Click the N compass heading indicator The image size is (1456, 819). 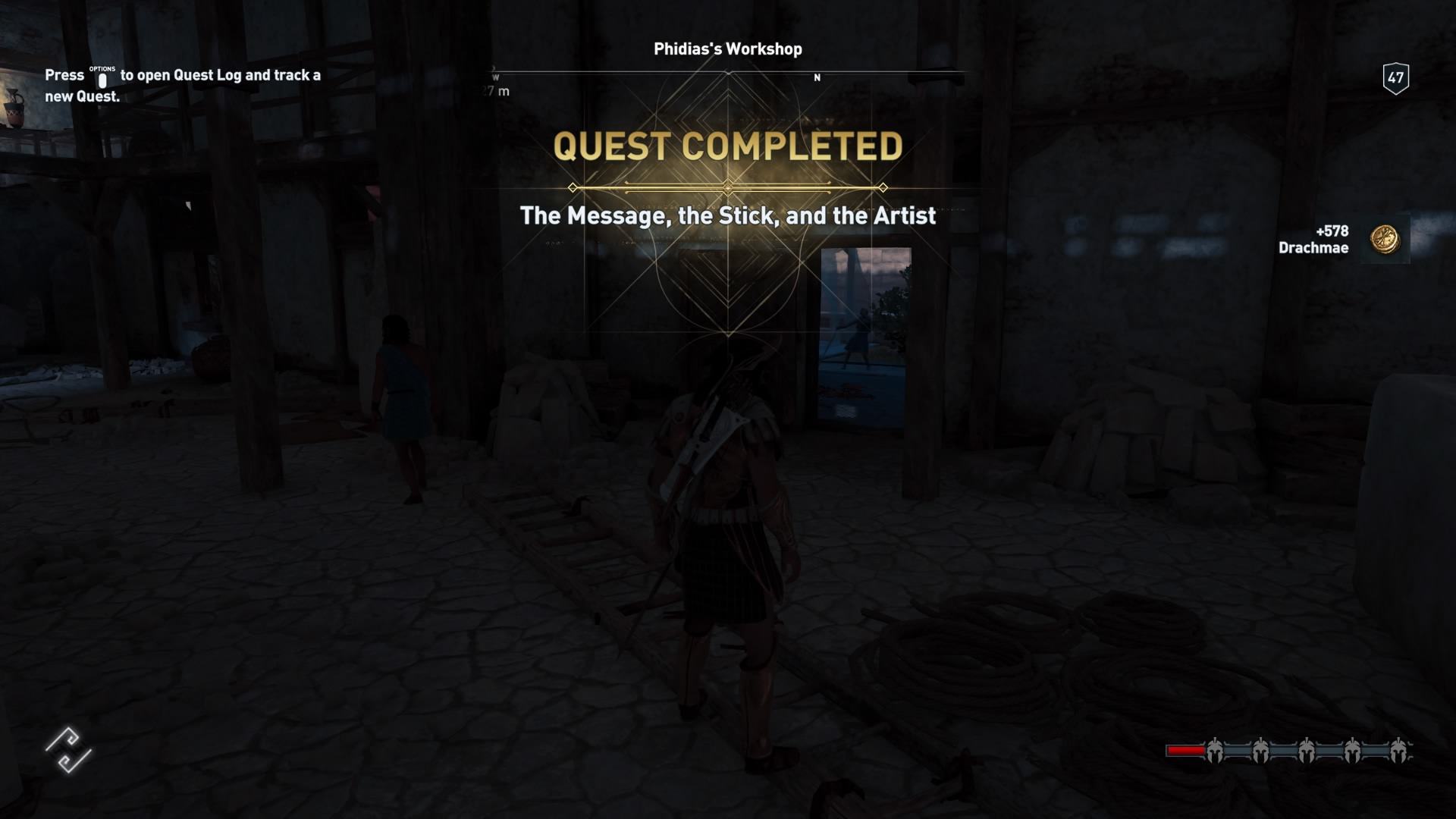(x=817, y=77)
